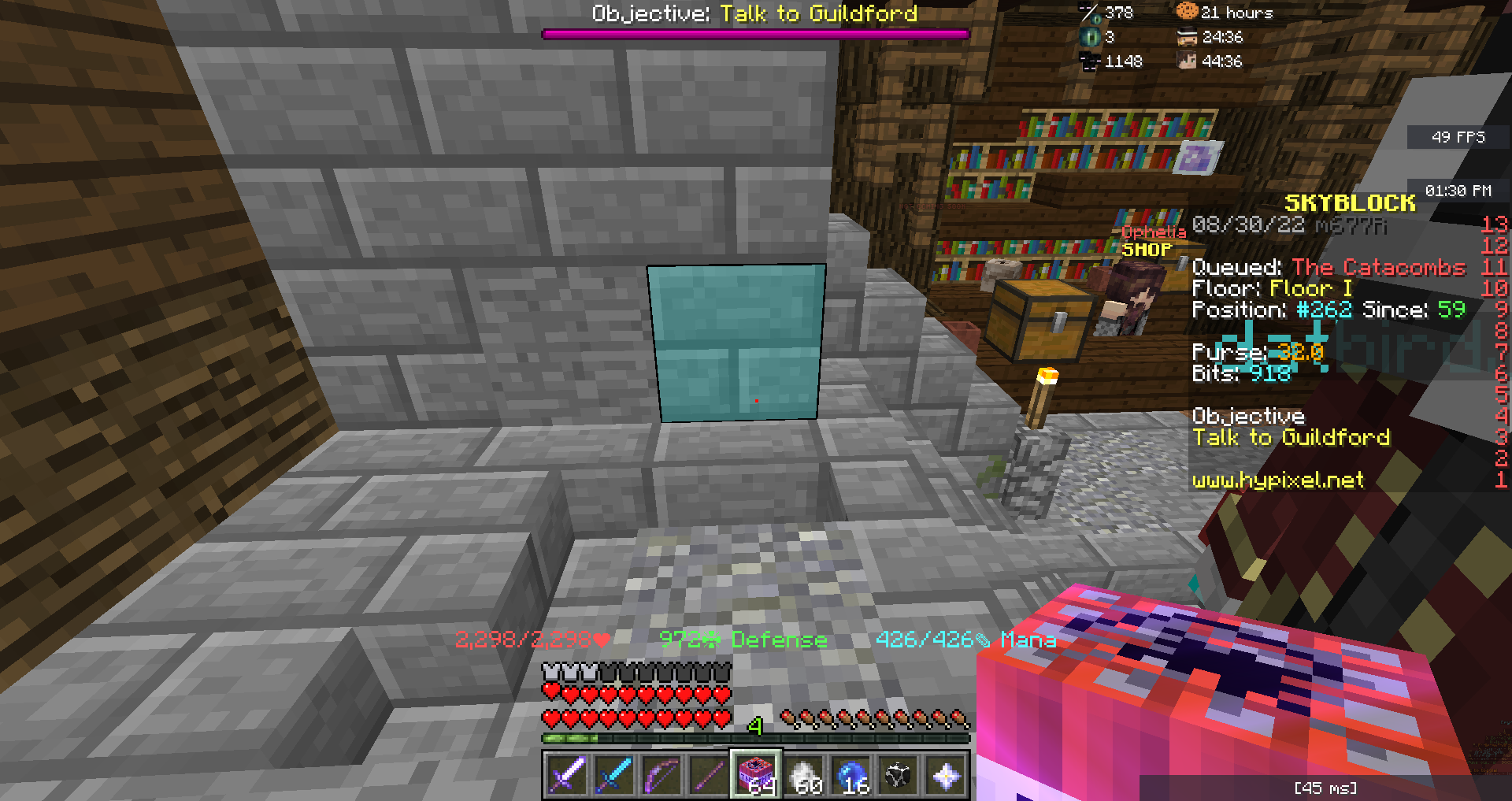This screenshot has width=1512, height=801.
Task: Click the SHOP label above Ophelia
Action: (x=1144, y=250)
